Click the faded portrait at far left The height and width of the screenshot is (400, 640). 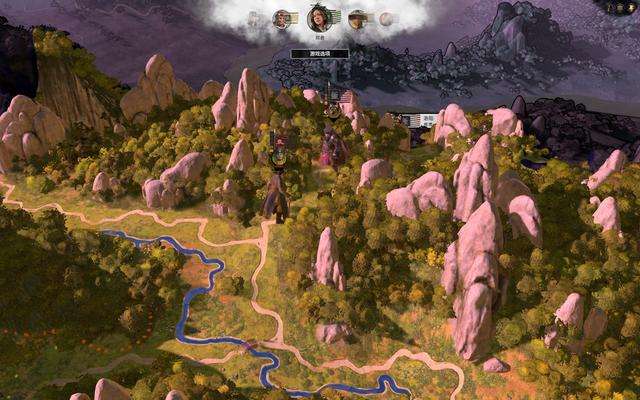(254, 19)
